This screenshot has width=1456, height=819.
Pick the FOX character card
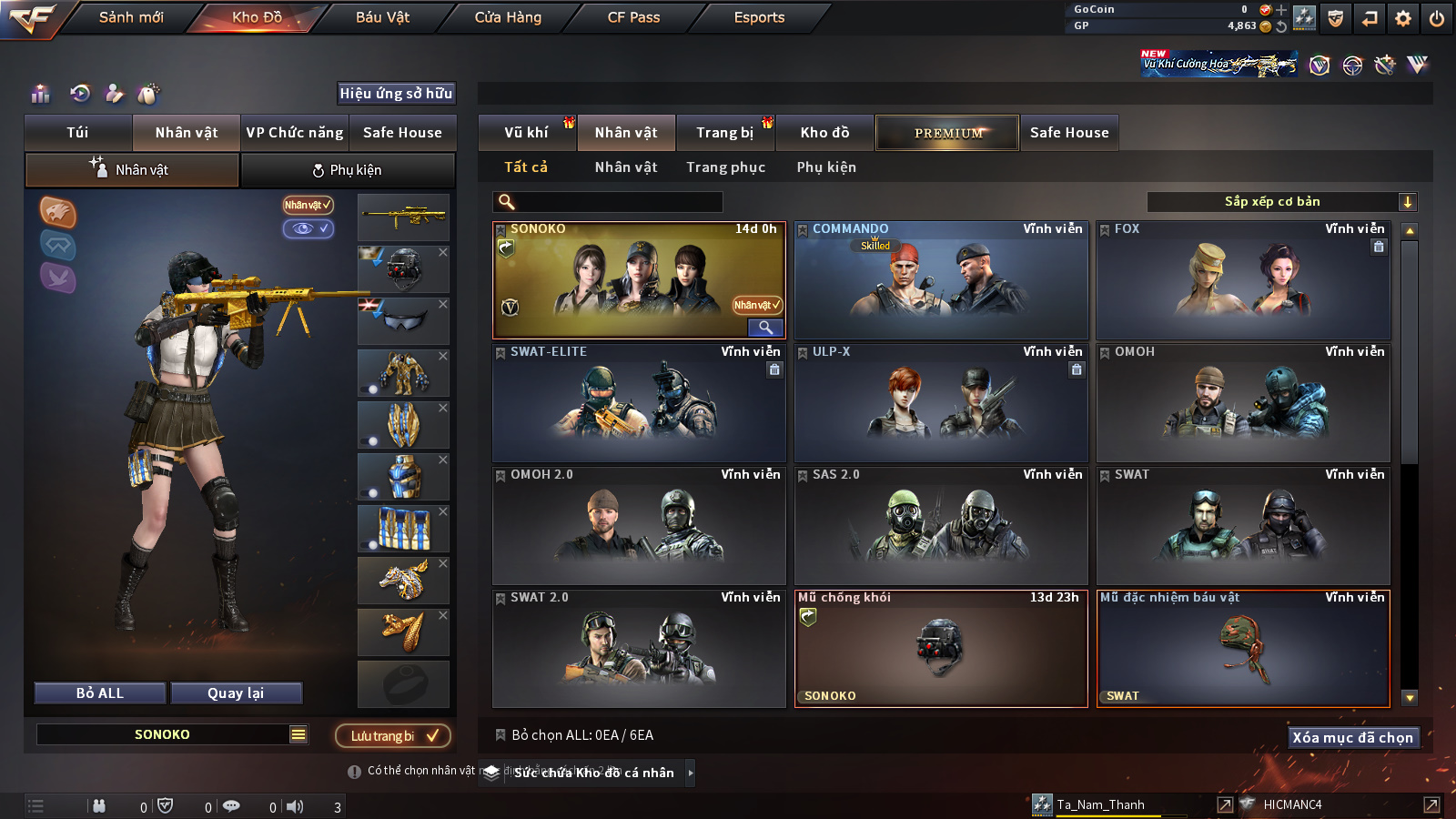[1243, 280]
